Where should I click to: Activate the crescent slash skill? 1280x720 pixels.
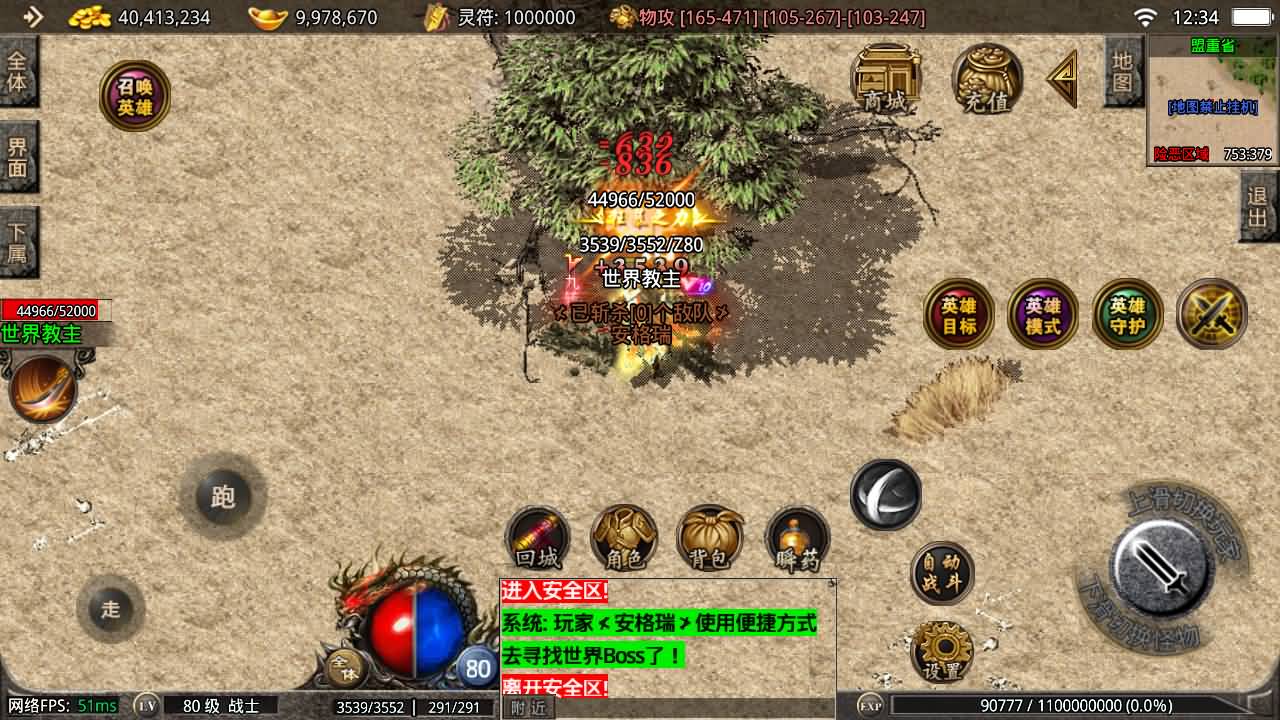(886, 494)
